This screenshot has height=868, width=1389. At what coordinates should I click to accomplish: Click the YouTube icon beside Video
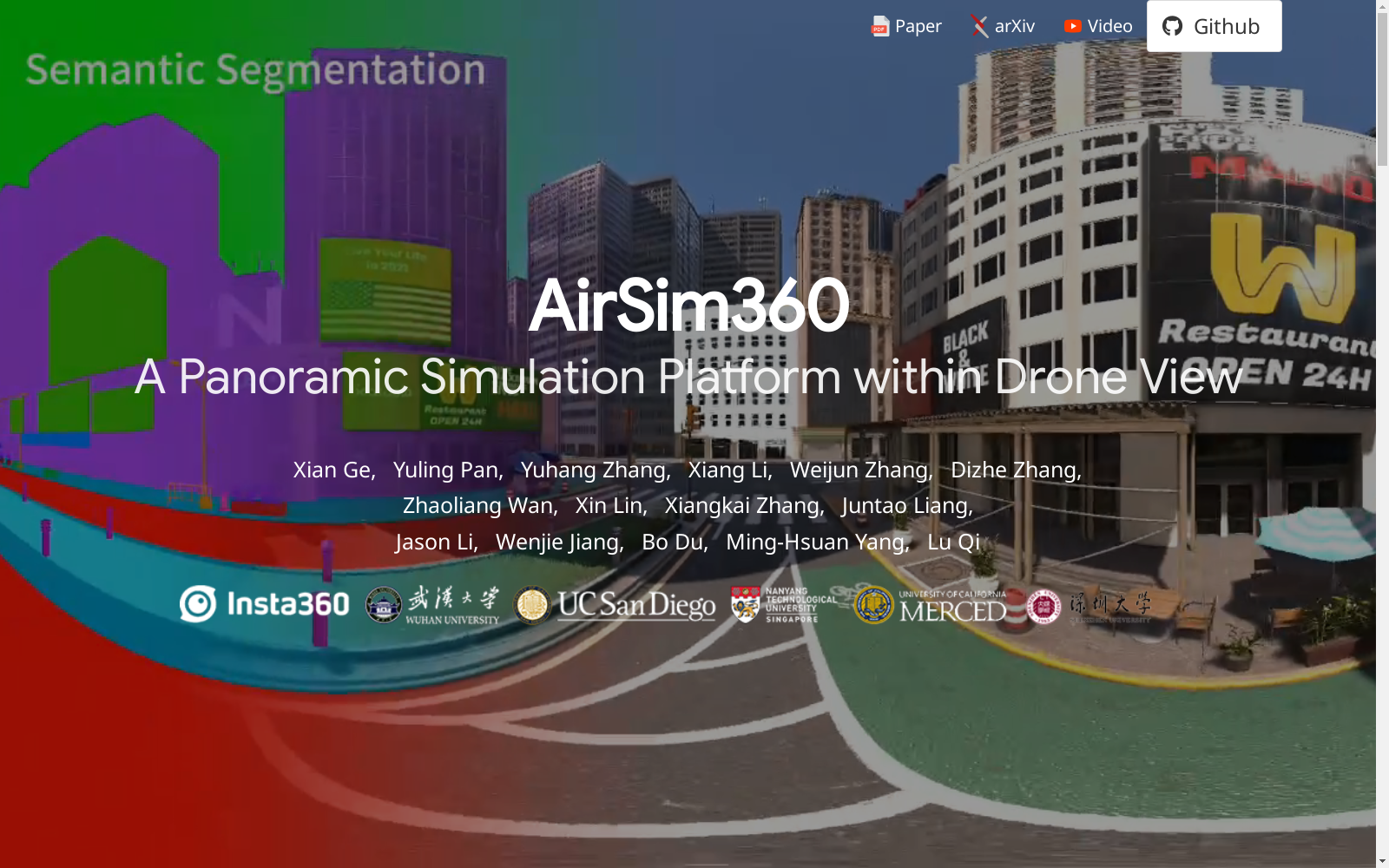(x=1073, y=26)
